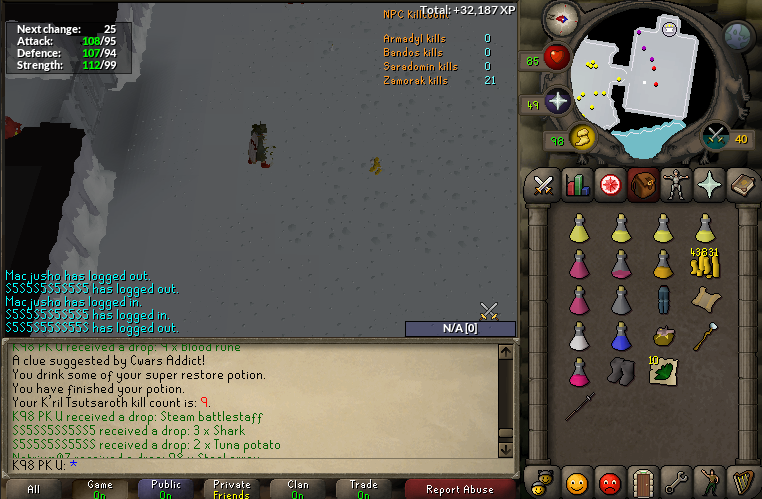Select the noted herb stack of 10

tap(663, 371)
